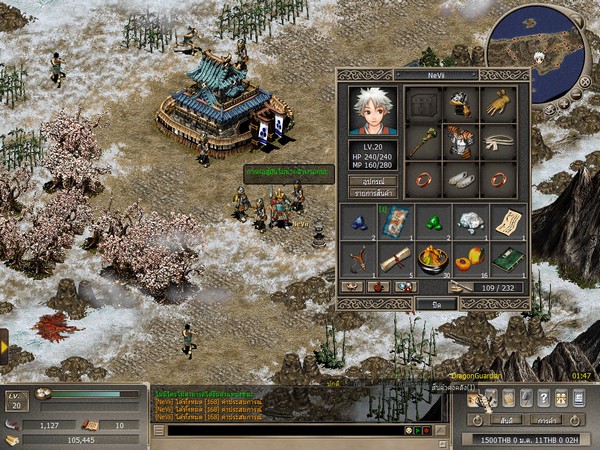Select the green book item

click(507, 258)
